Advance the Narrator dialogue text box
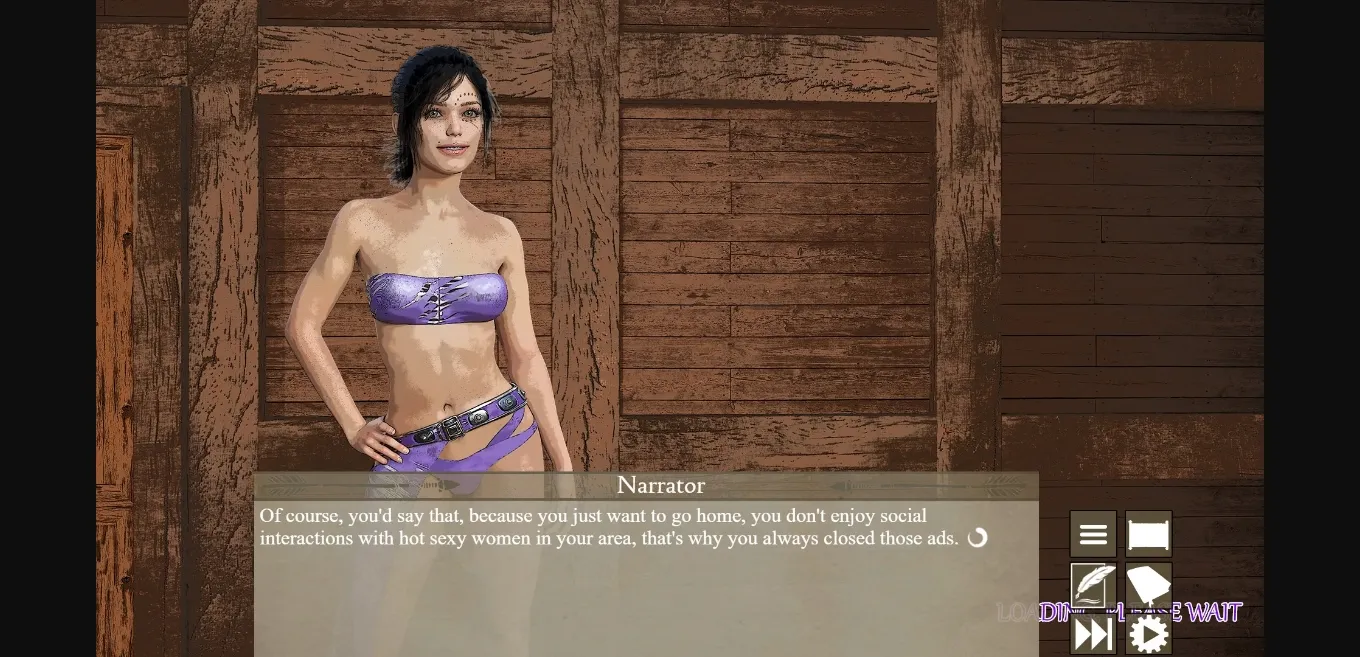1360x657 pixels. [645, 578]
